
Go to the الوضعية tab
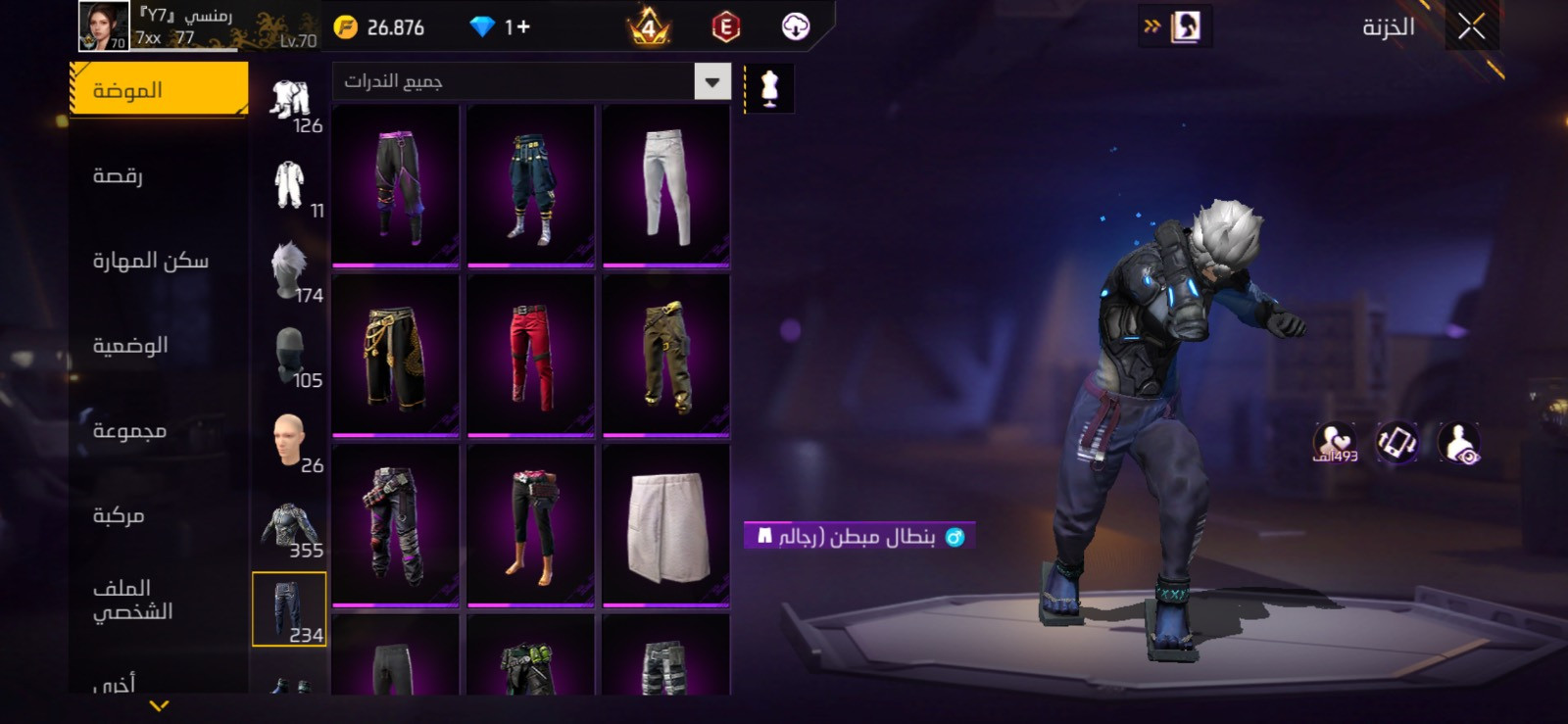[x=130, y=346]
